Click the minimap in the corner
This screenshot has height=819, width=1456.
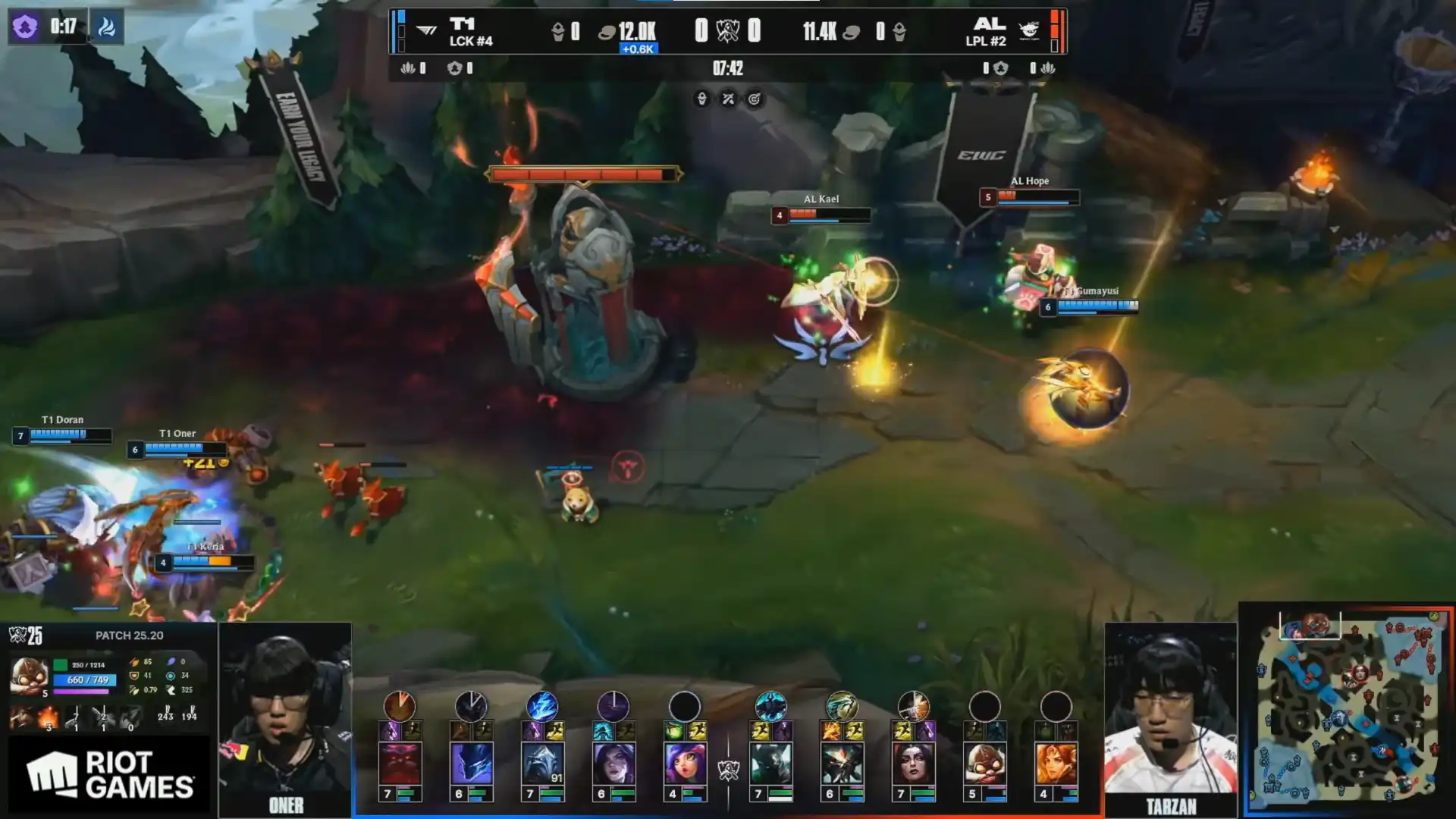tap(1347, 711)
